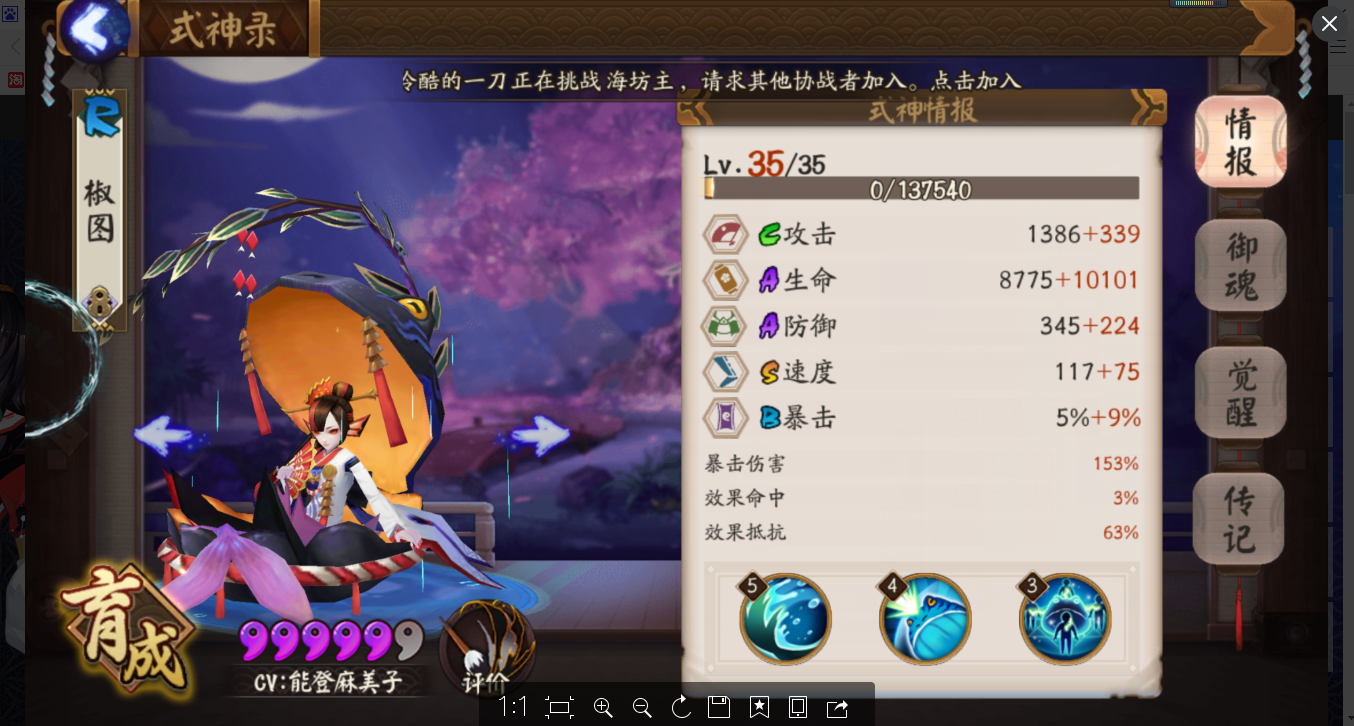The image size is (1354, 726).
Task: View the previous shikigami with left arrow
Action: tap(162, 435)
